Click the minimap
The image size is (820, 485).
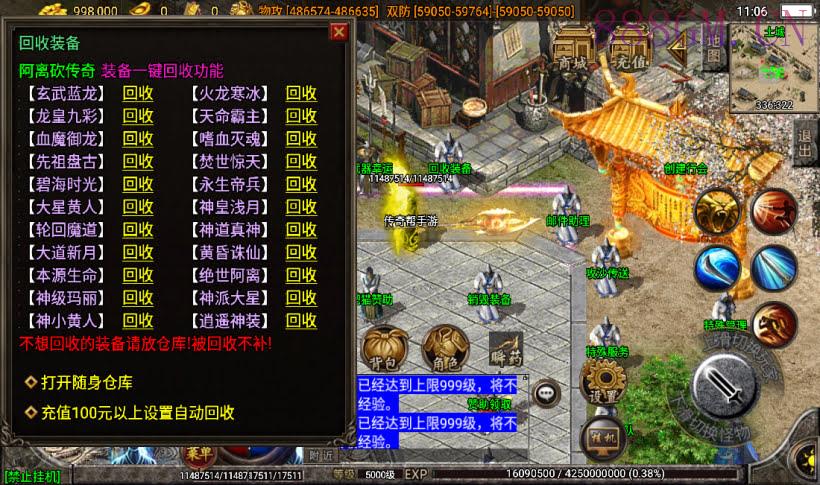[774, 68]
